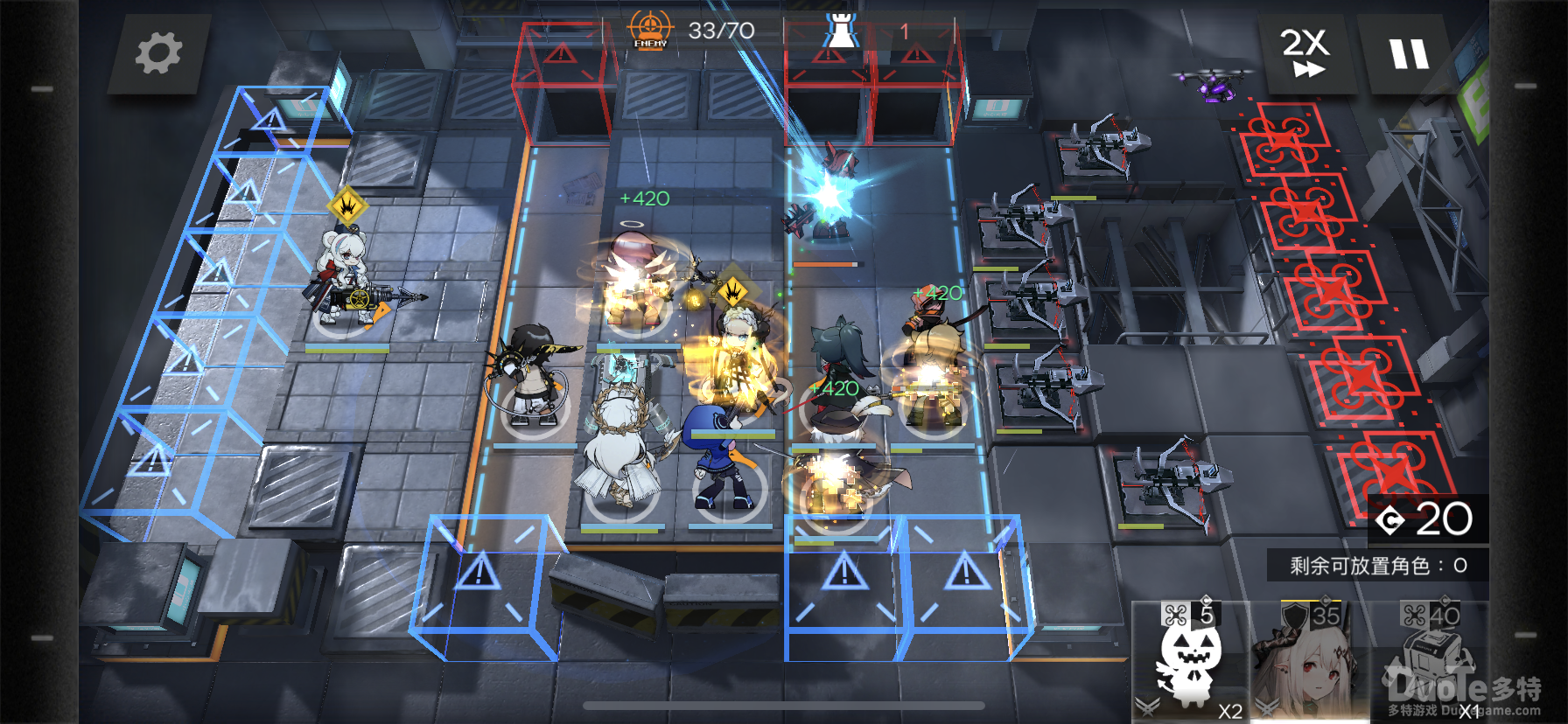Activate skill-ready icon above the glowing blonde operator
The width and height of the screenshot is (1568, 724).
[x=733, y=289]
